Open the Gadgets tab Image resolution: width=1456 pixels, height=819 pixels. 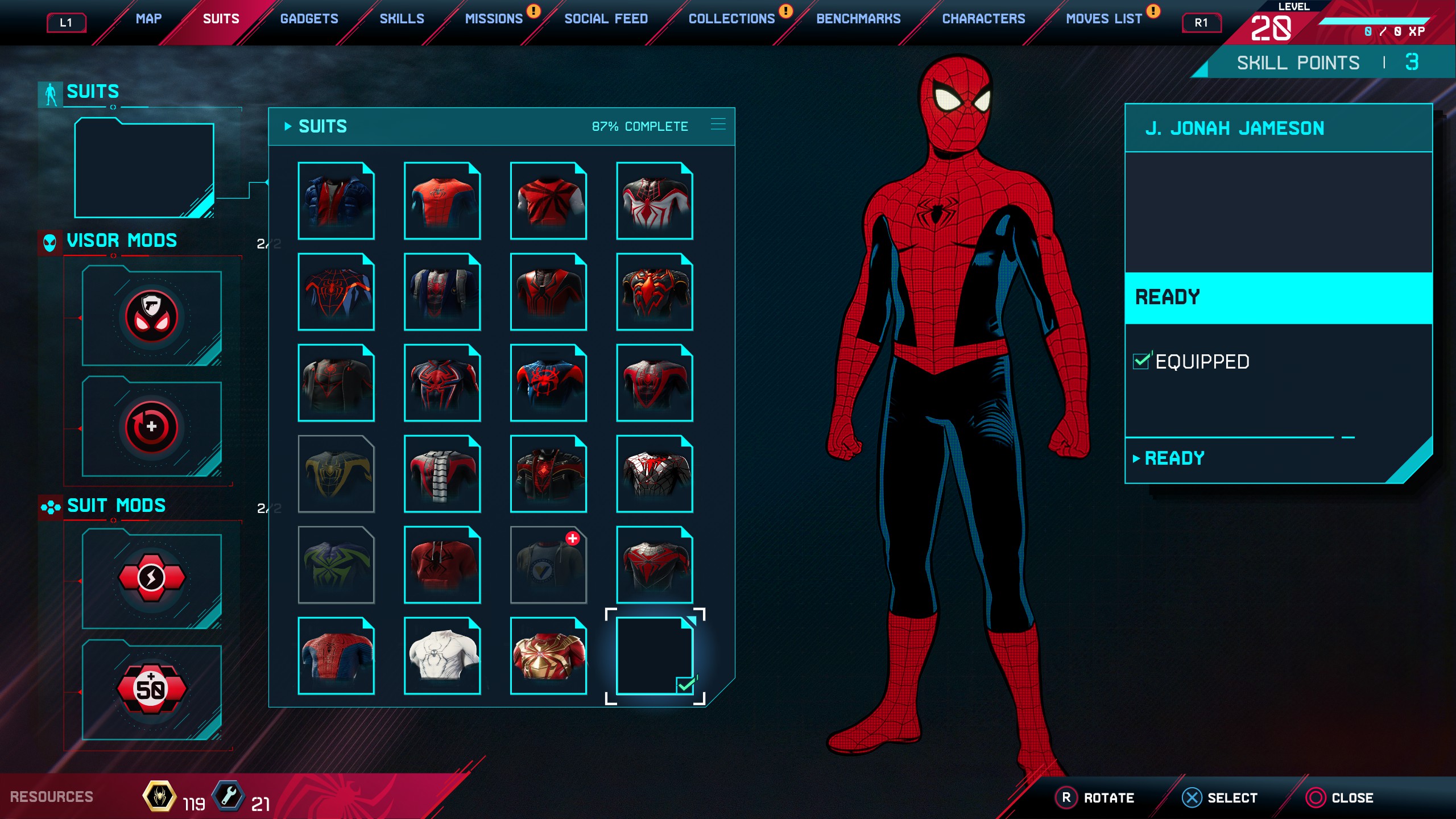[x=309, y=19]
